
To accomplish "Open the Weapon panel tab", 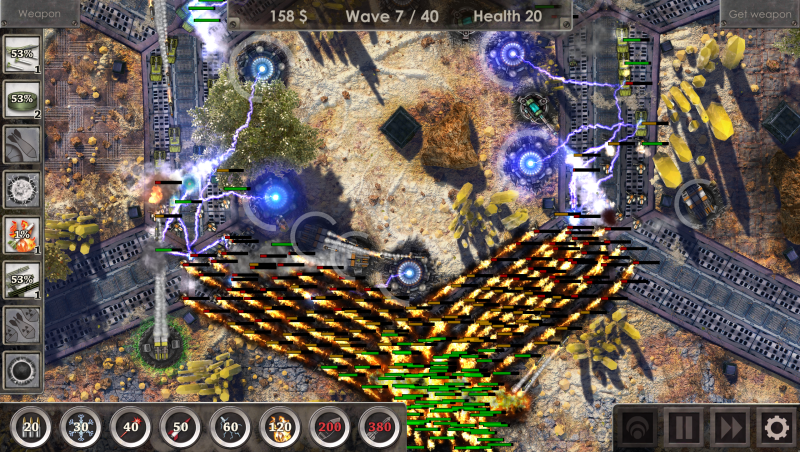I will 40,13.
